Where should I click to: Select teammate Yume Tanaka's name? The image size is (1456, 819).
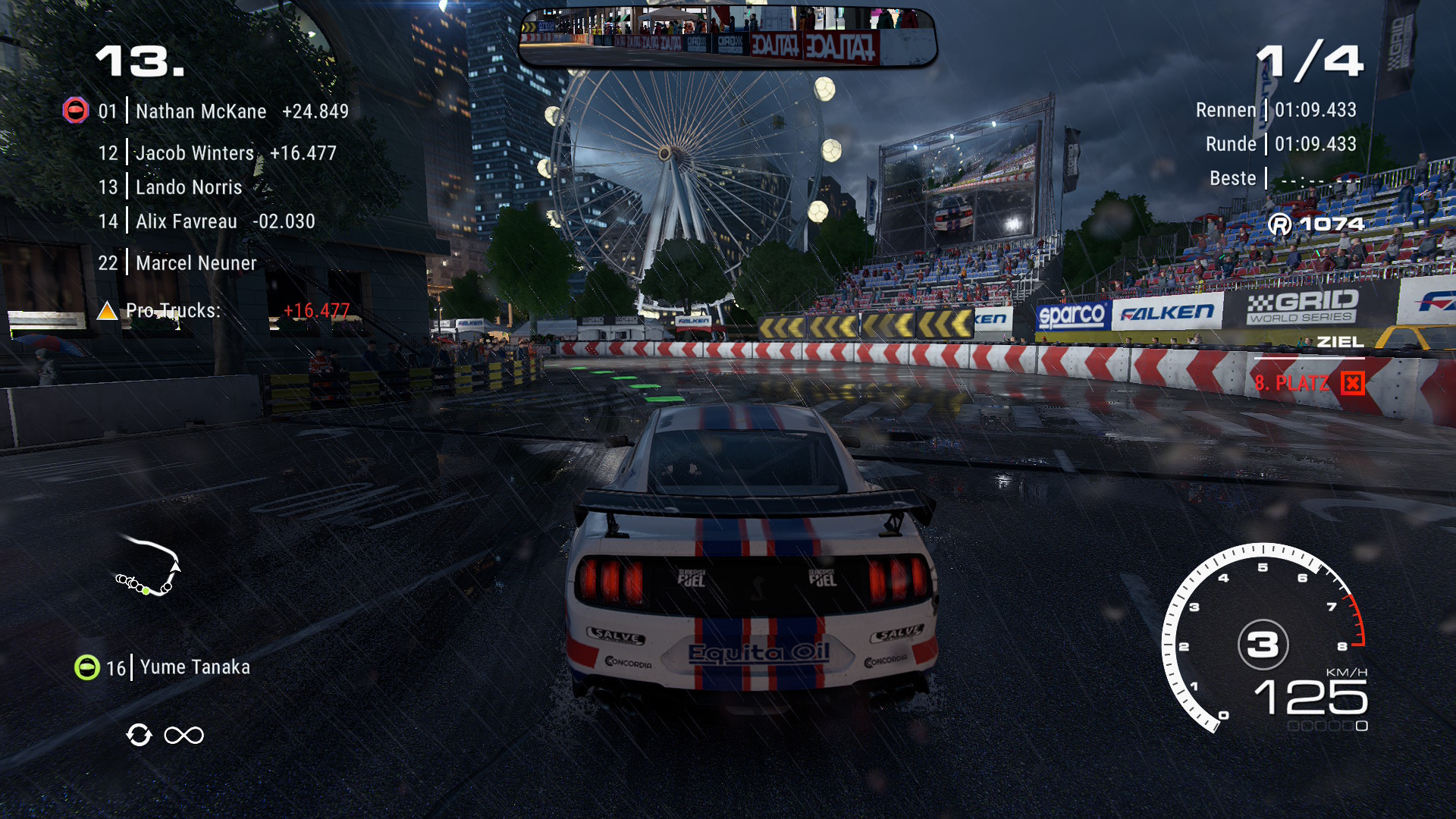(x=195, y=667)
